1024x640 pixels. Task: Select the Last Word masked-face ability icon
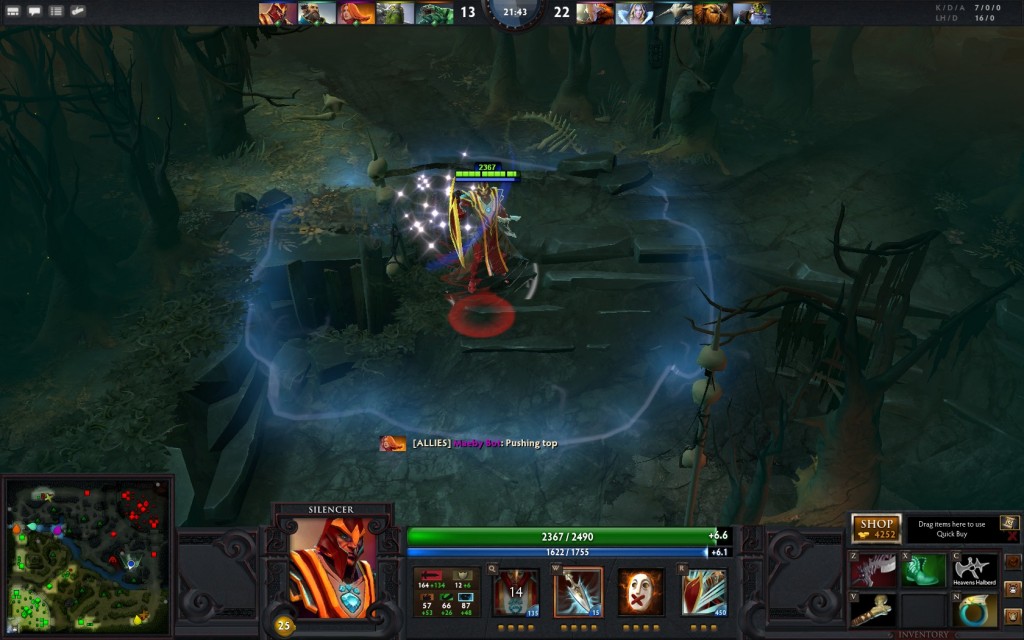(x=640, y=591)
